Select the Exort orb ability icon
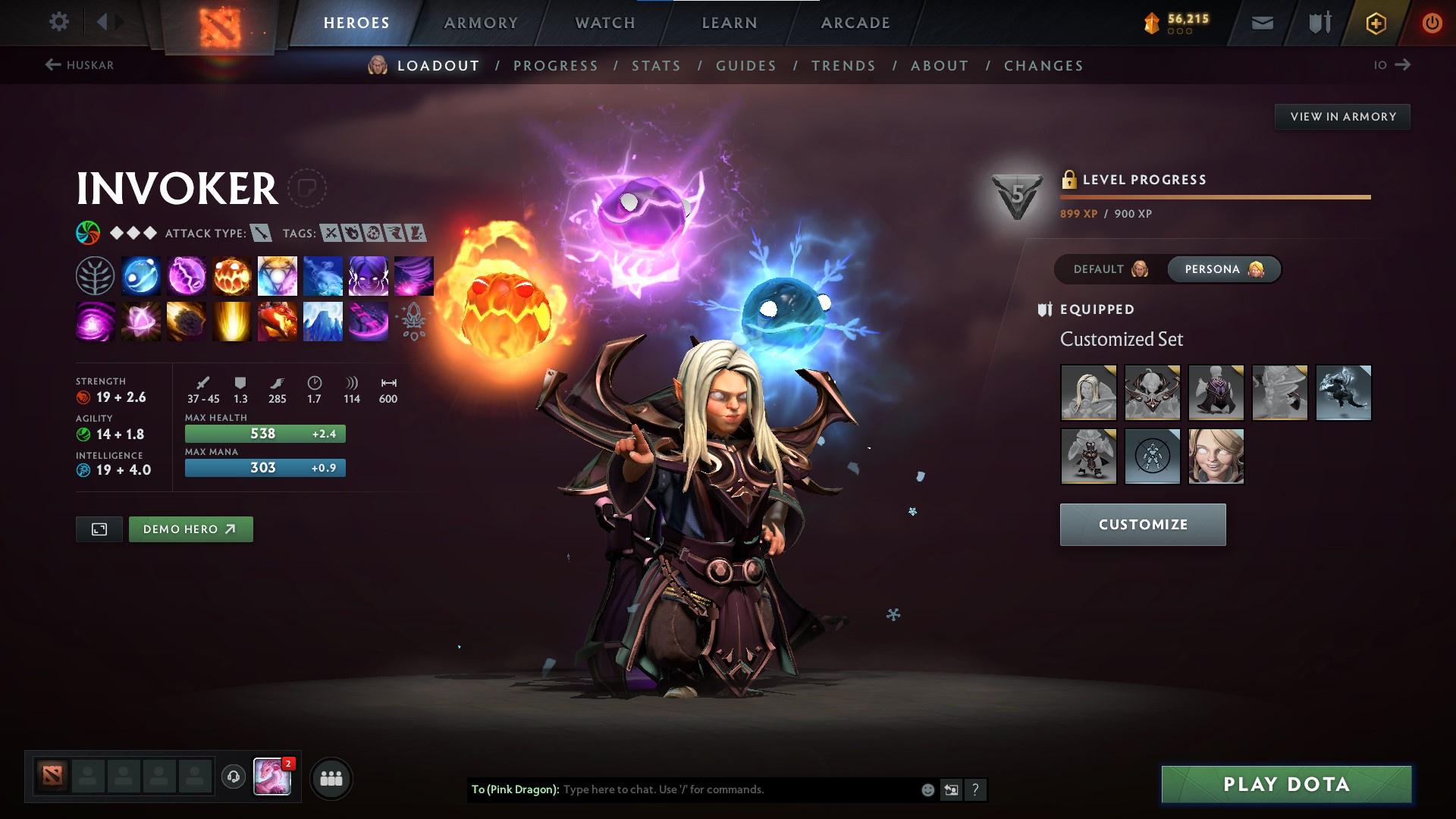The height and width of the screenshot is (819, 1456). pyautogui.click(x=232, y=275)
